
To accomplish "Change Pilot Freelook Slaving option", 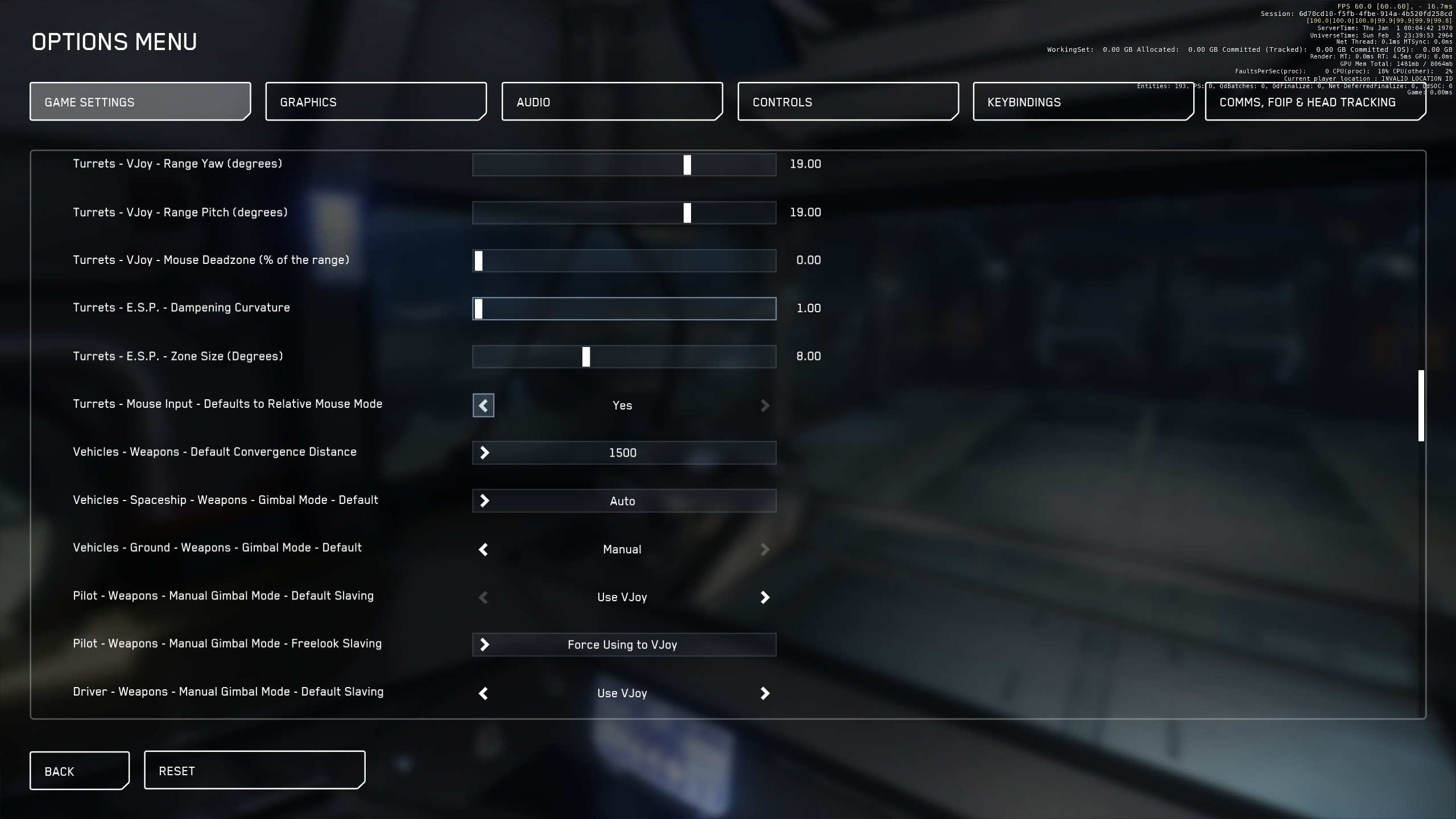I will [x=485, y=645].
